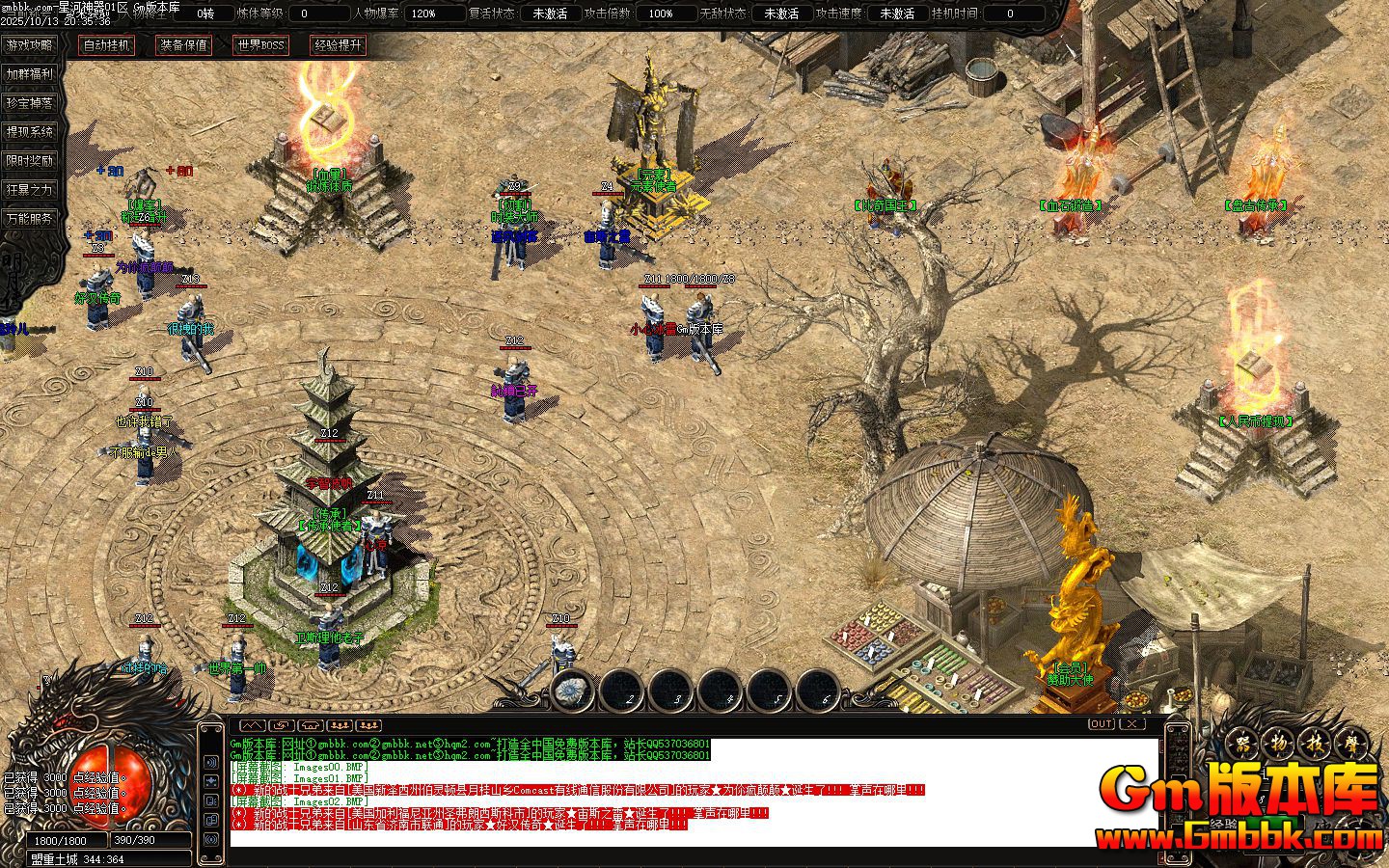The width and height of the screenshot is (1389, 868).
Task: Open the 加群福利 group rewards menu
Action: tap(30, 73)
